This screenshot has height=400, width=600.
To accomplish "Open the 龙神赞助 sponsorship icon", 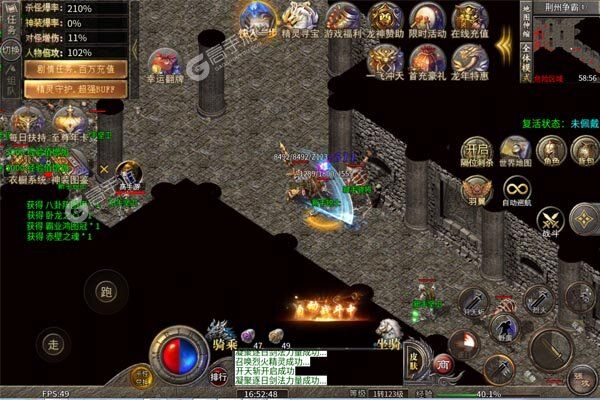I will click(385, 17).
